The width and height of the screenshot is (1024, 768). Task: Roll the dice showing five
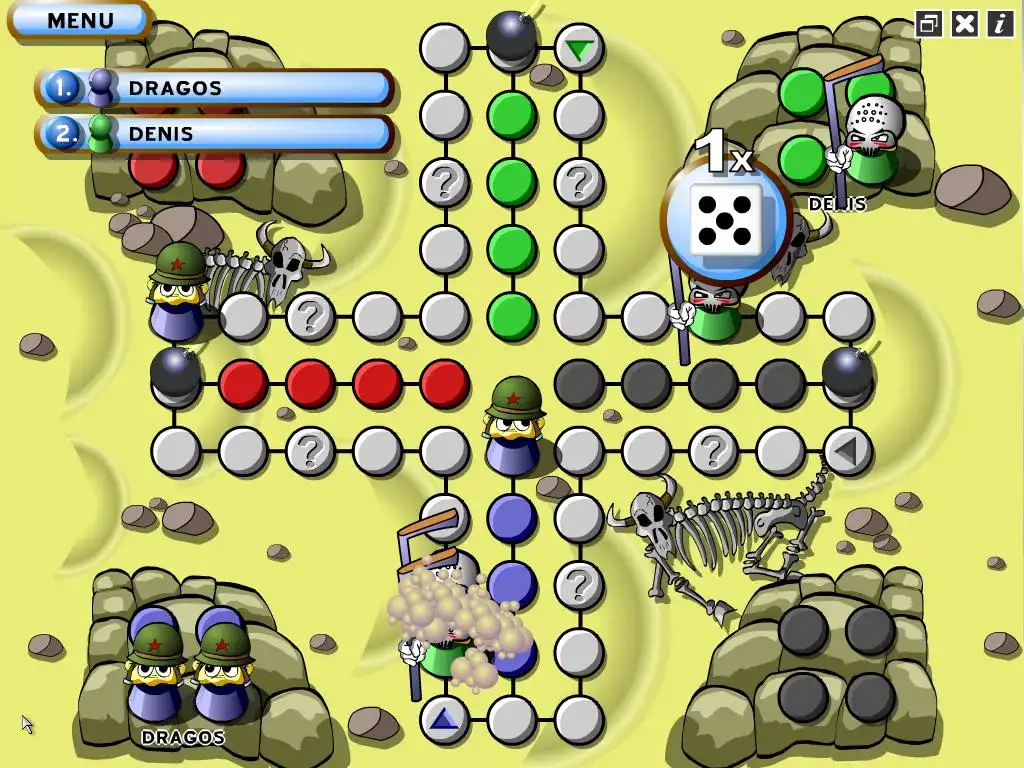click(x=727, y=220)
